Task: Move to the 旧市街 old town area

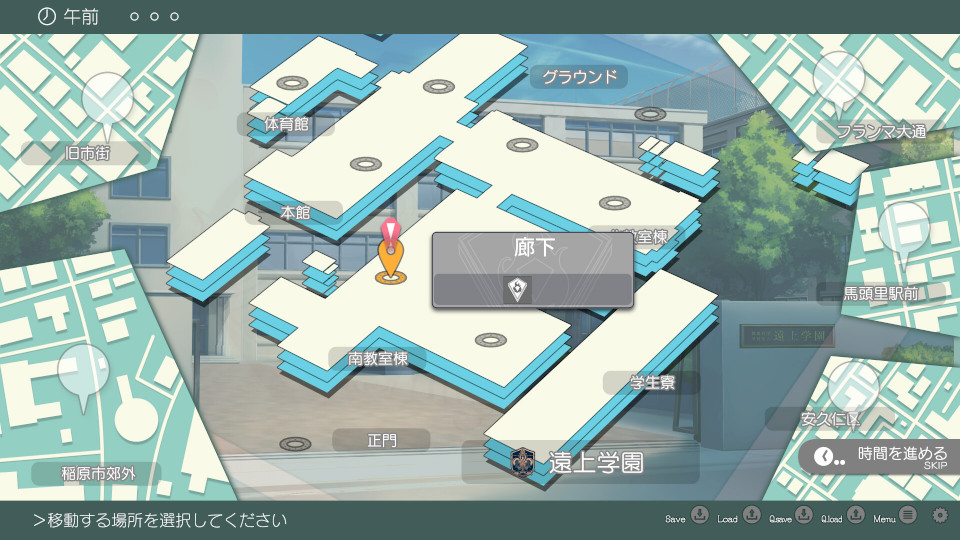Action: click(86, 153)
